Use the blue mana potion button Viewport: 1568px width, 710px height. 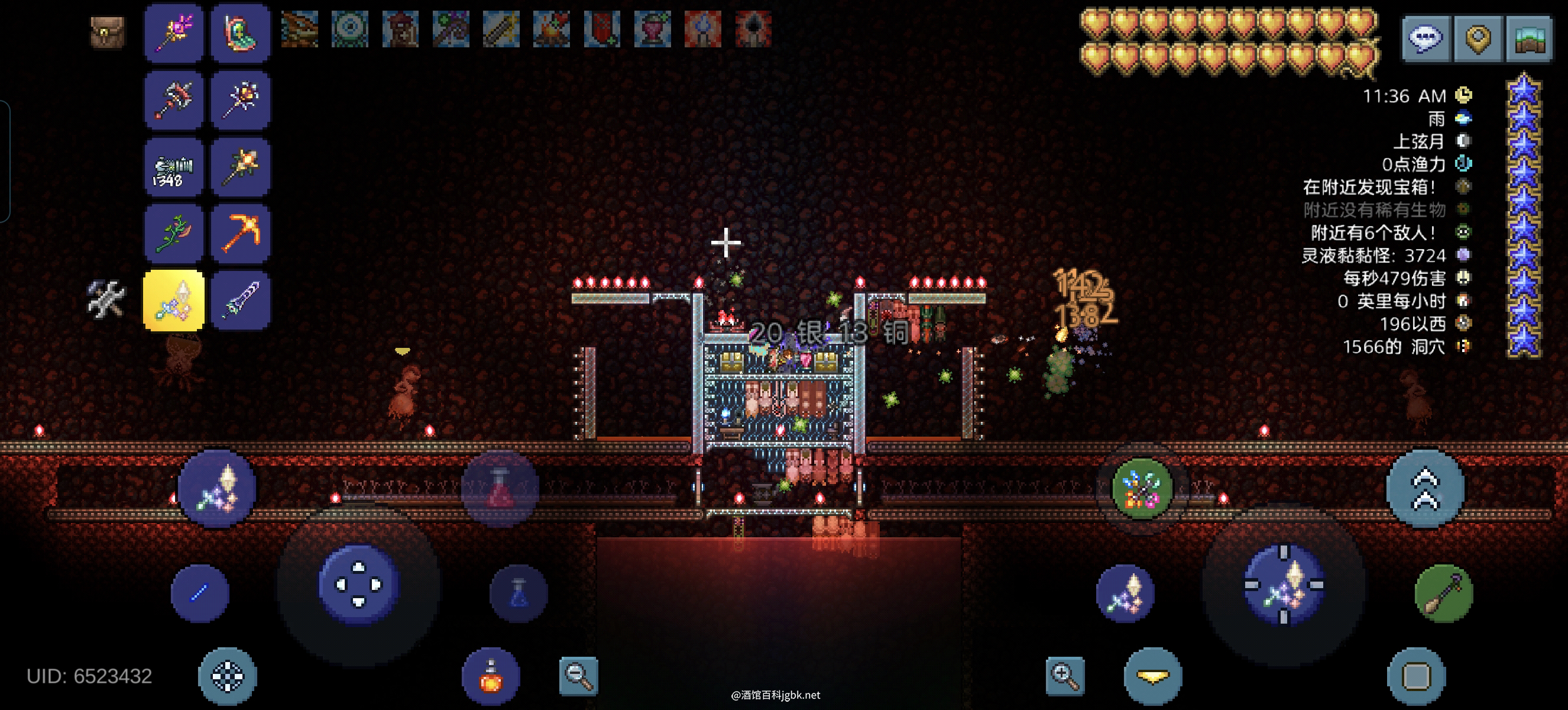coord(518,593)
